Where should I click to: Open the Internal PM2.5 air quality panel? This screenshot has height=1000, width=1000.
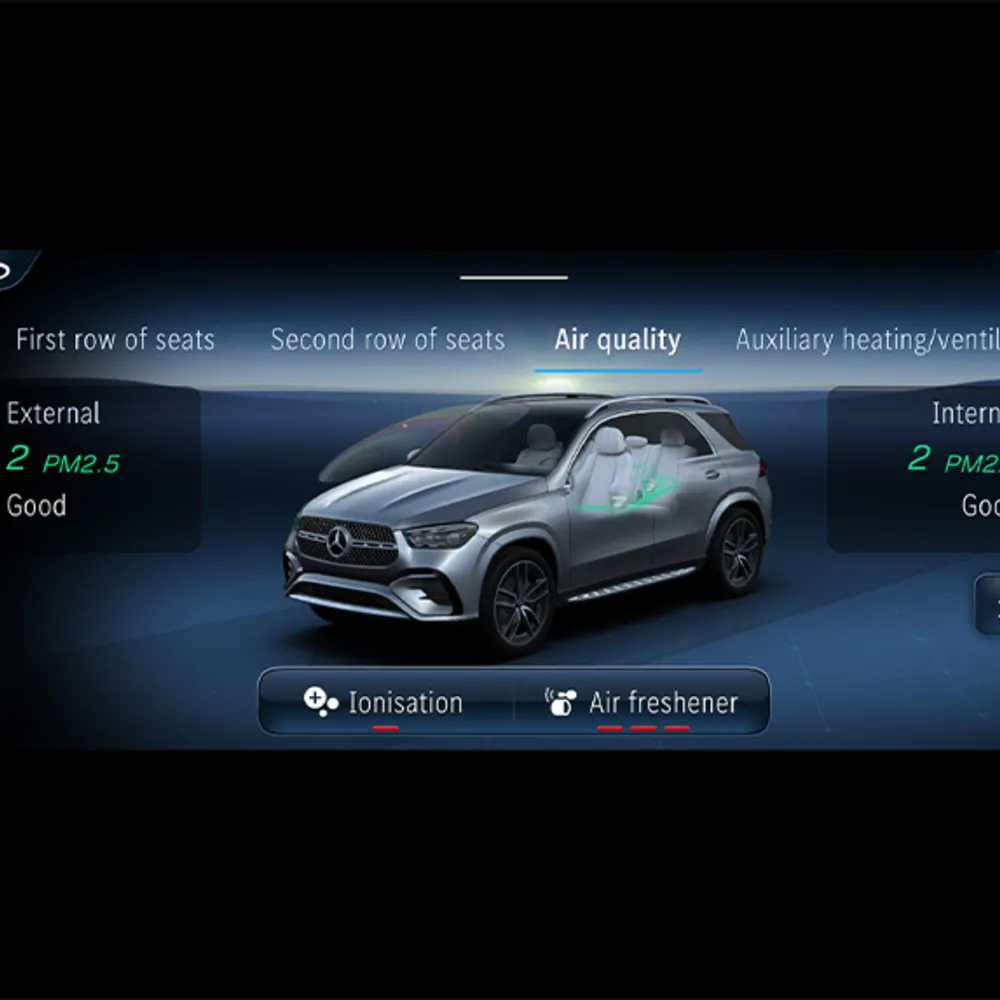click(915, 469)
